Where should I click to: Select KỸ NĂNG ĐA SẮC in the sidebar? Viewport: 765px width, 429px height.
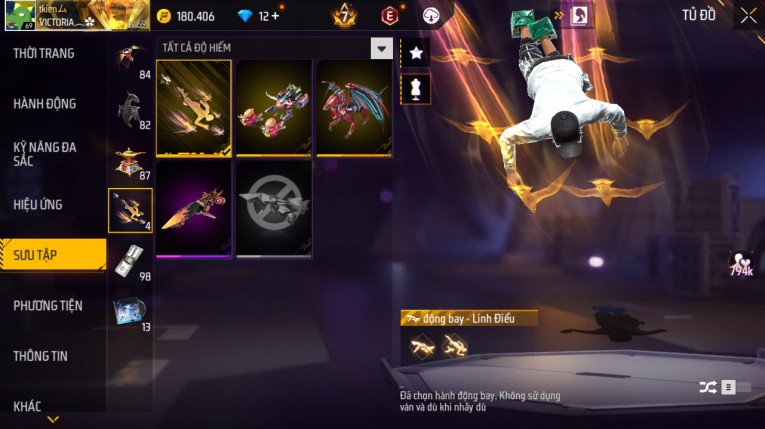click(45, 153)
